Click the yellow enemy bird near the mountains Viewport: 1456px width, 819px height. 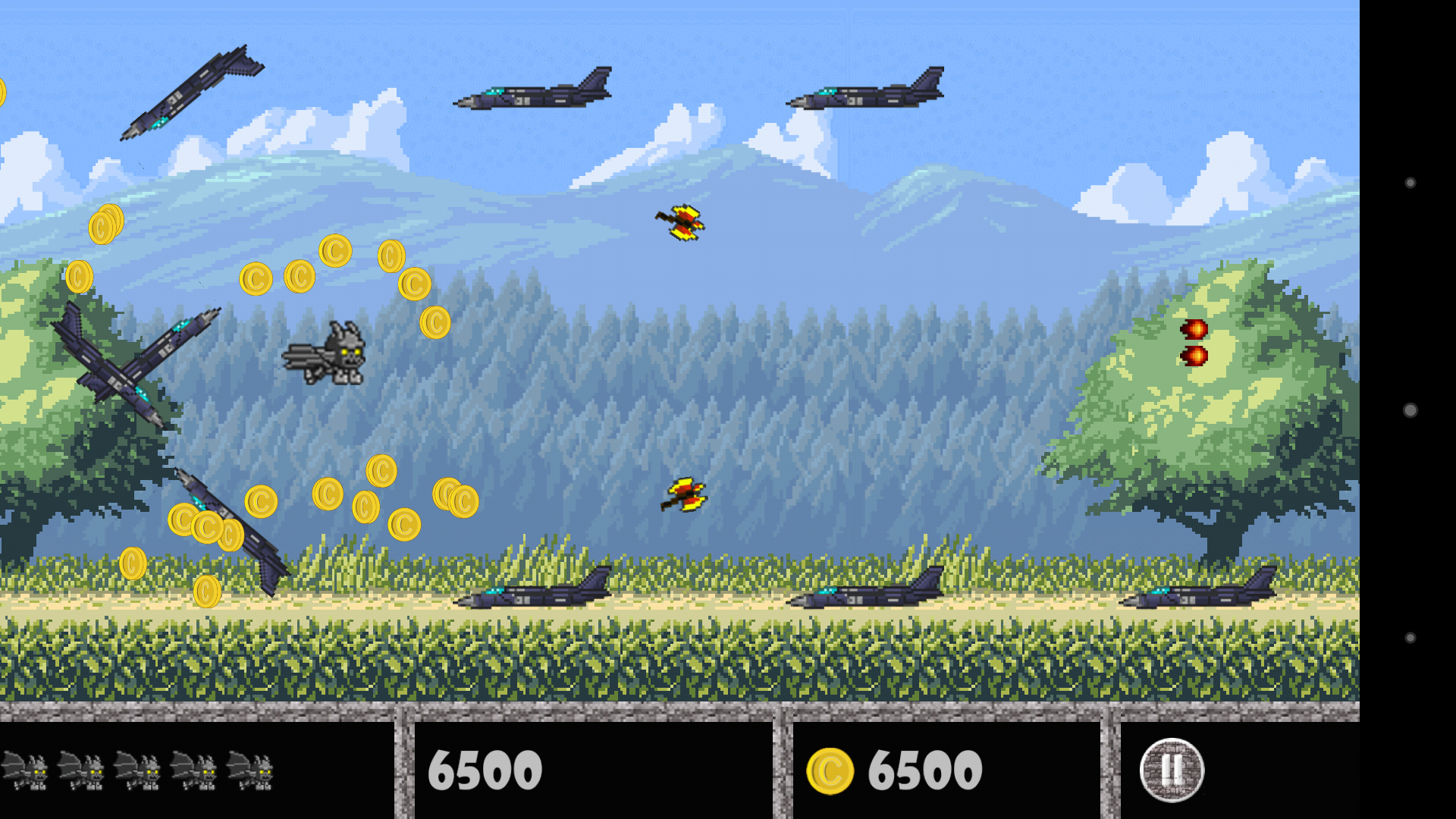coord(682,221)
